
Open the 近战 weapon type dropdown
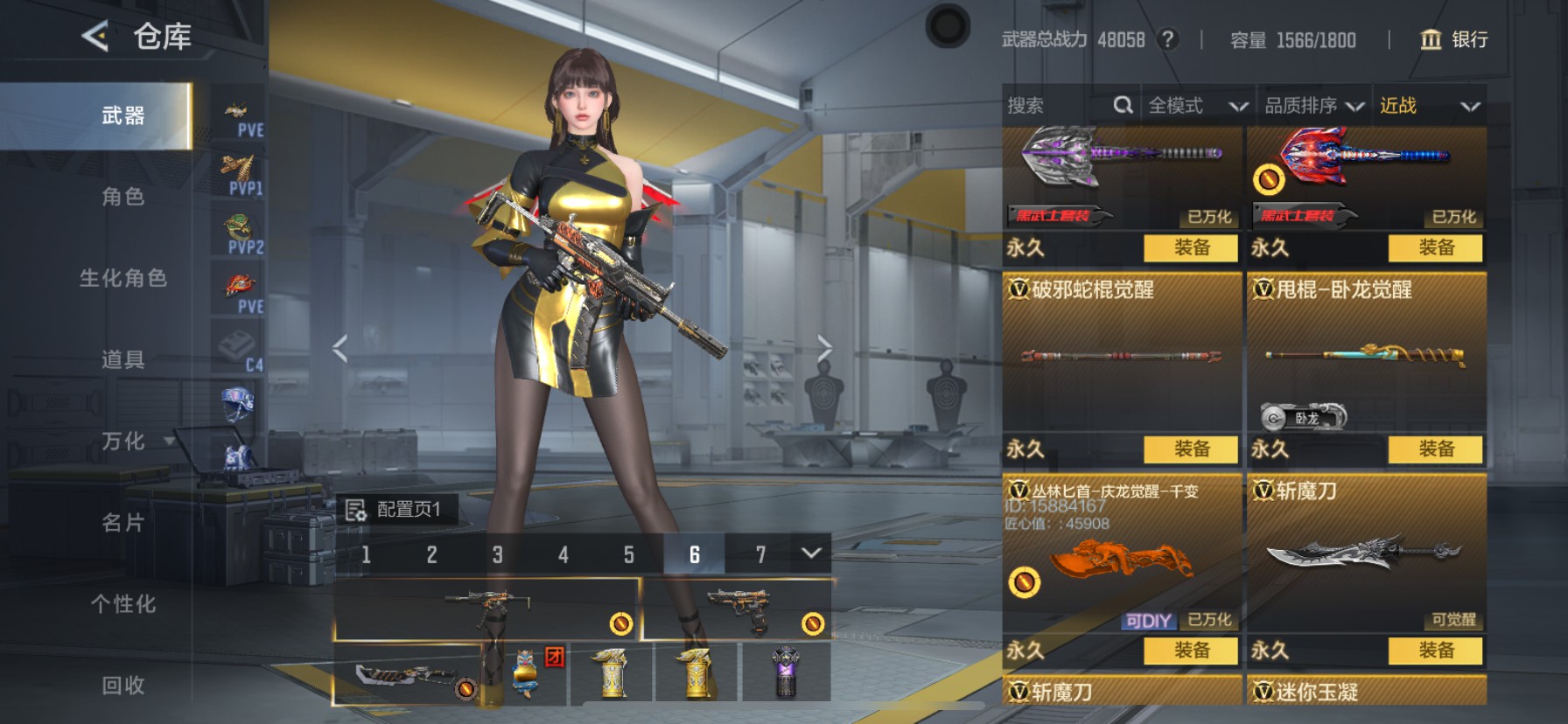pyautogui.click(x=1429, y=106)
